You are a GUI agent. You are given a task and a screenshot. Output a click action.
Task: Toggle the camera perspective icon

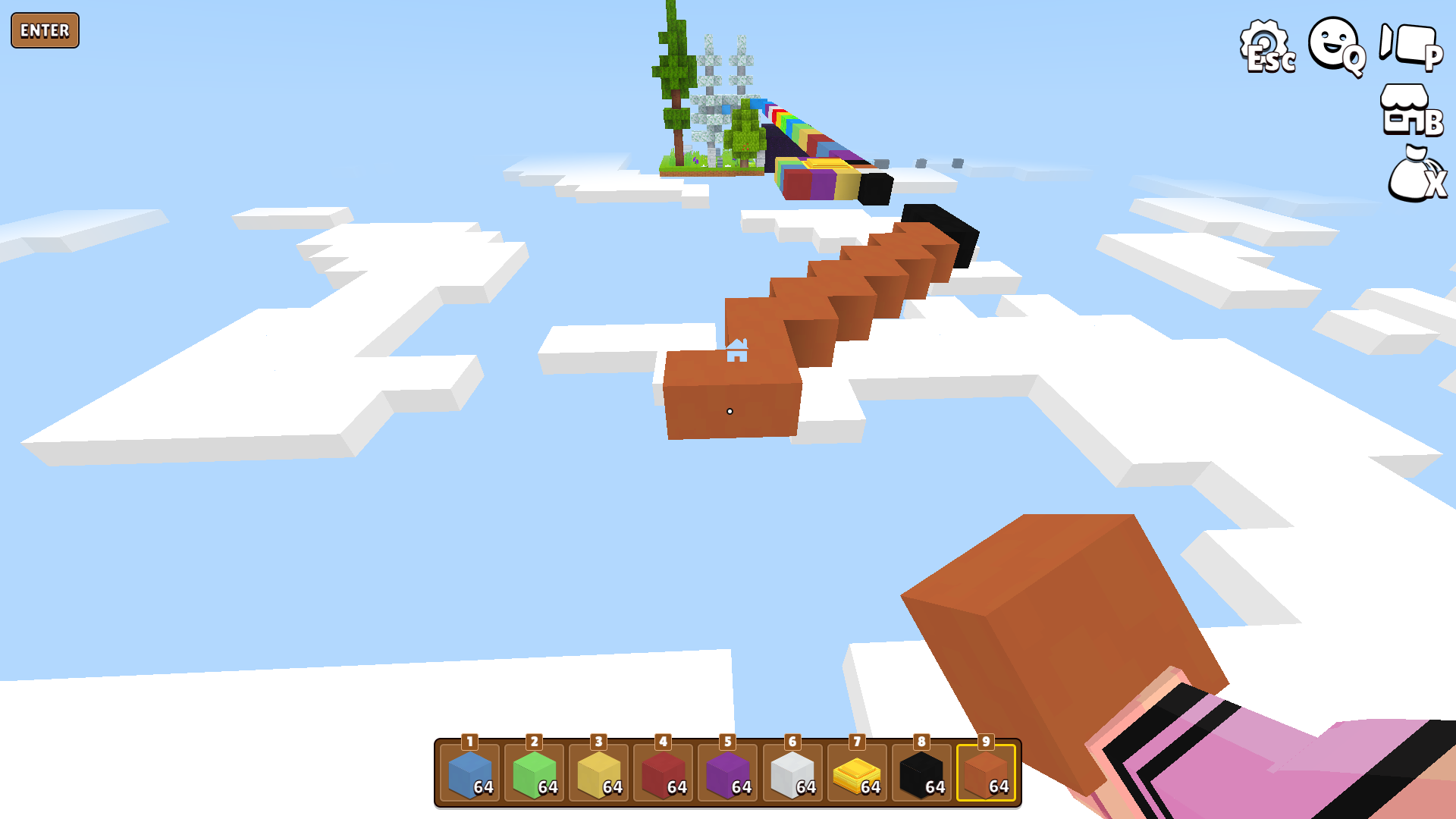[x=1410, y=45]
